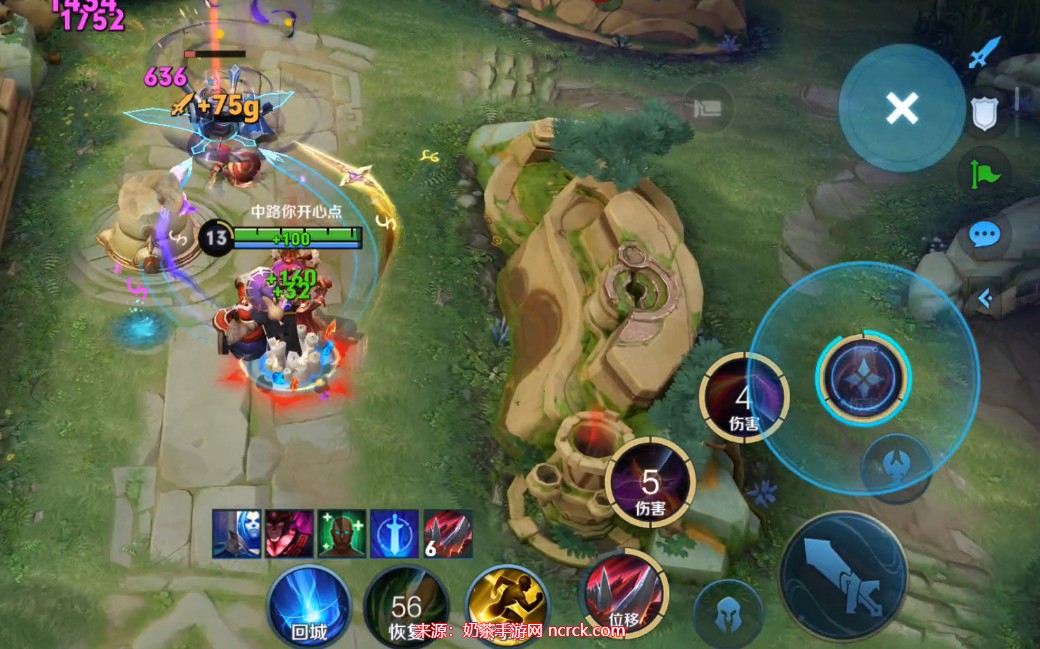
Task: Send the green flag signal
Action: (x=984, y=174)
